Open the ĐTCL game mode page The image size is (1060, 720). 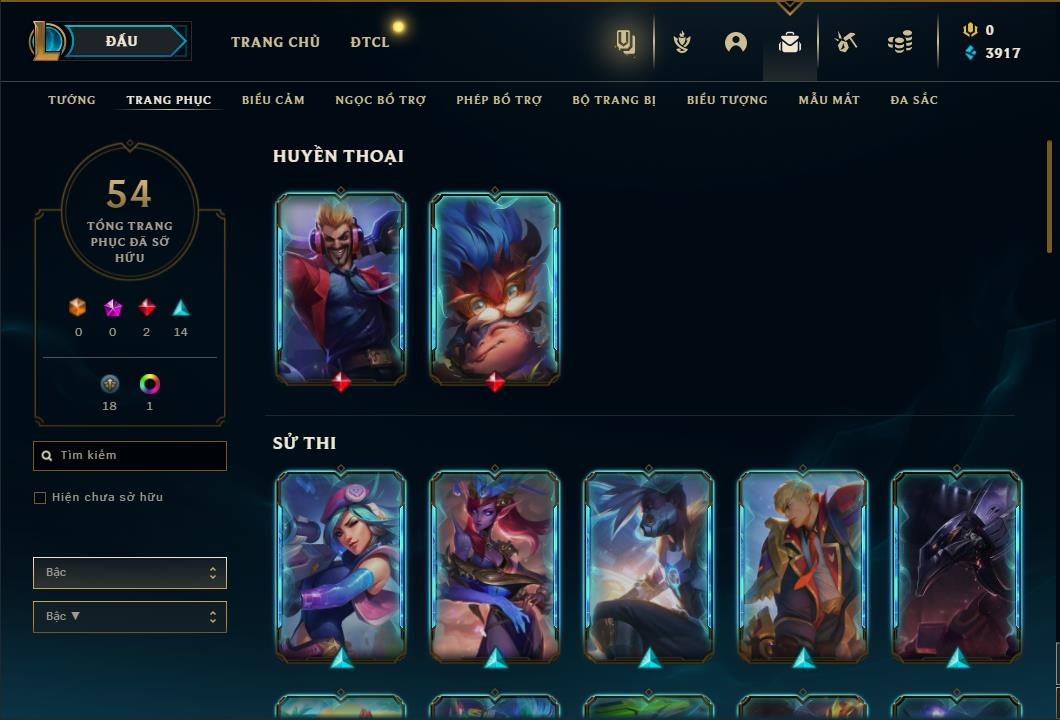click(369, 42)
